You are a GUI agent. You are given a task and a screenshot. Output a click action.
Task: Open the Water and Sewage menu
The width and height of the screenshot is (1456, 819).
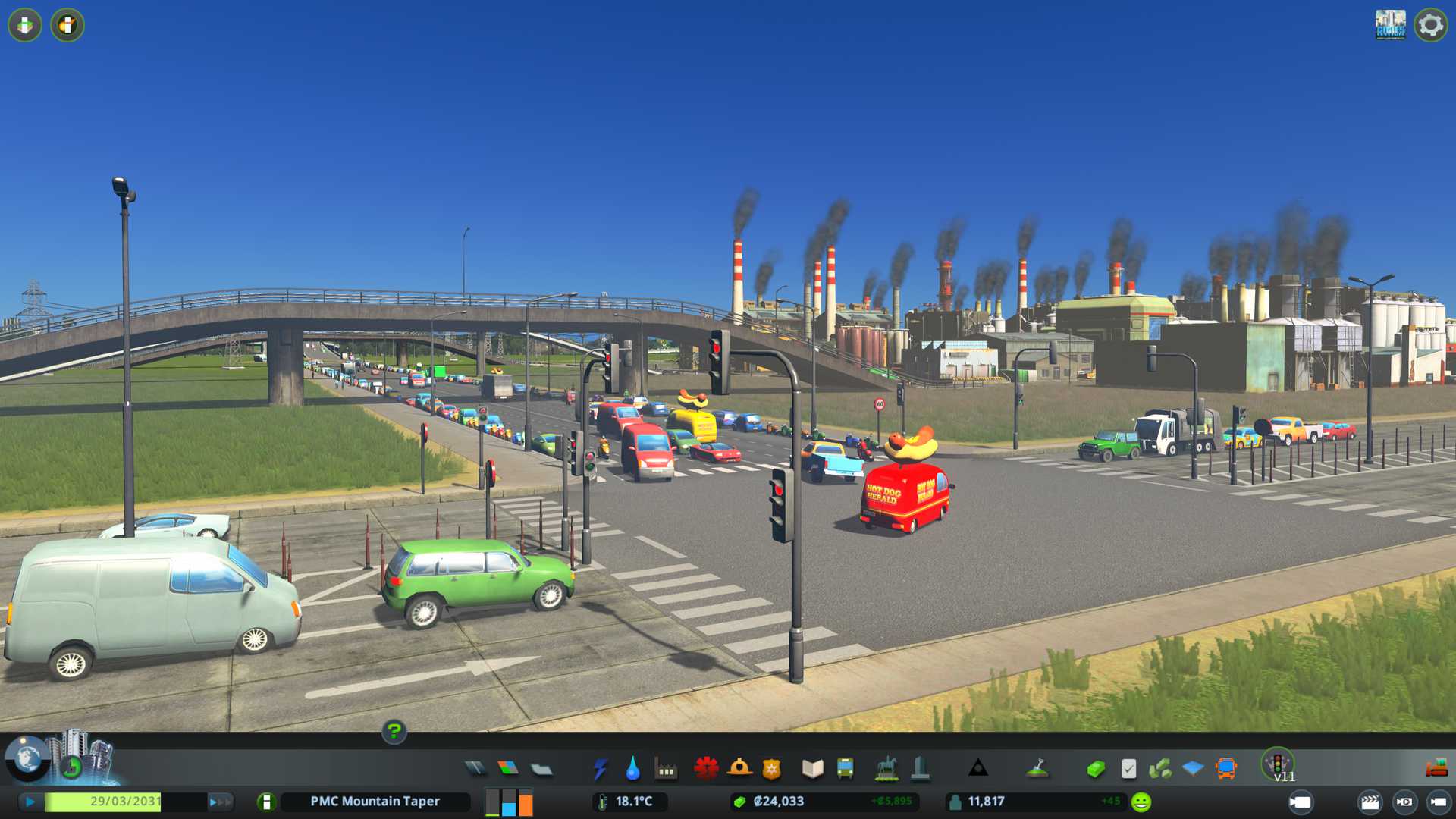pos(632,769)
